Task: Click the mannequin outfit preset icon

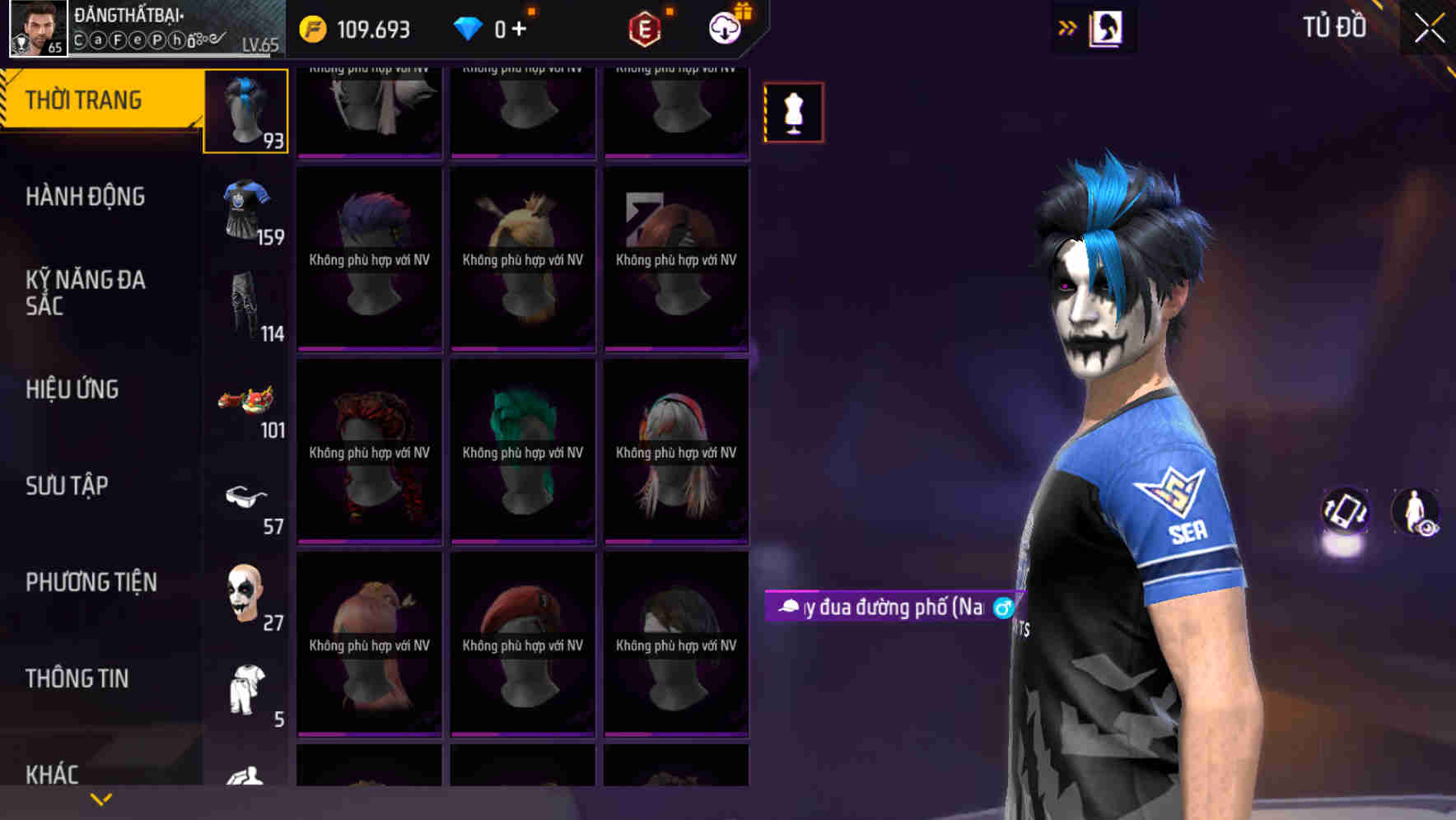Action: click(x=793, y=111)
